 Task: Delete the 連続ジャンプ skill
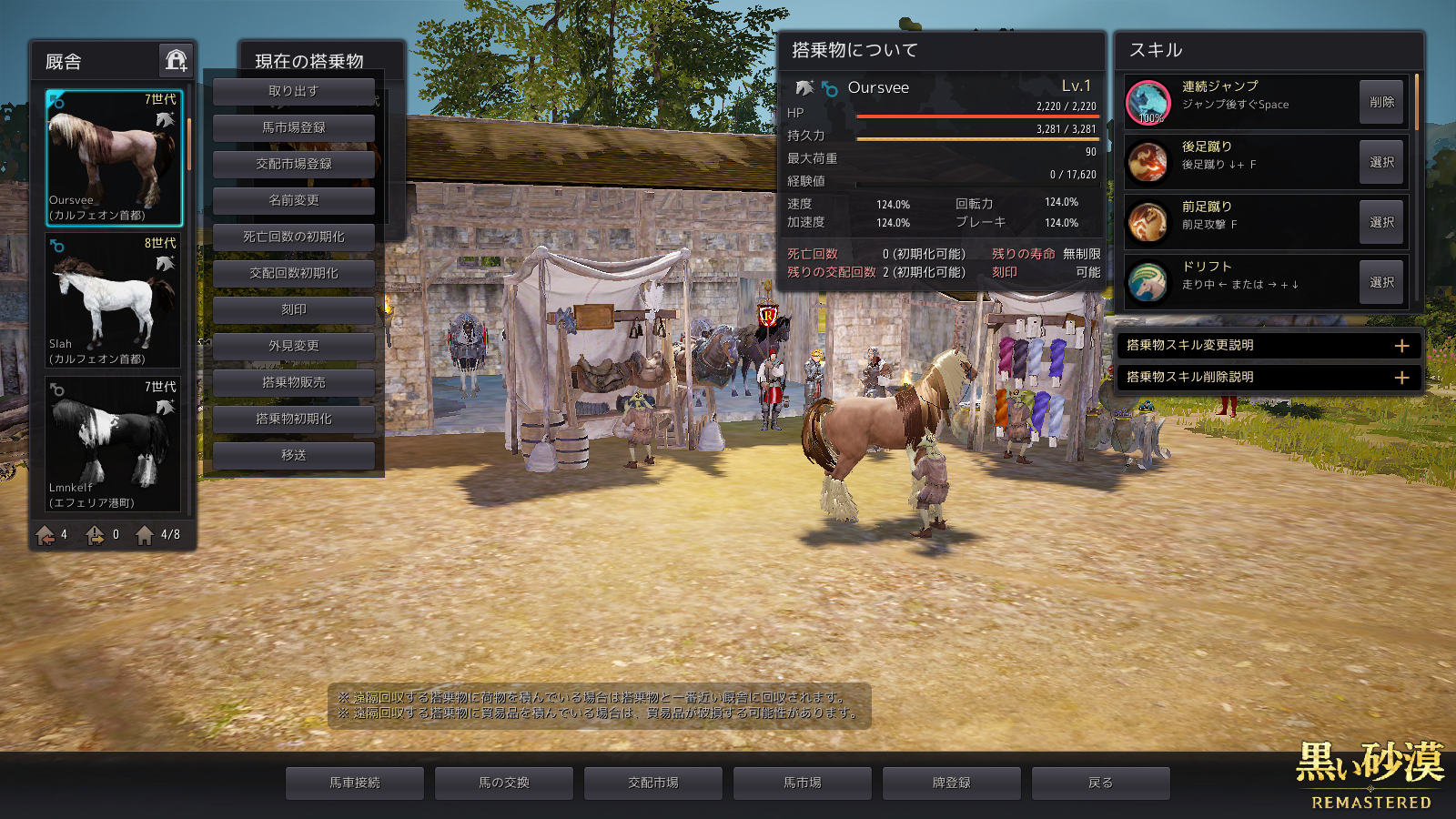[x=1380, y=102]
